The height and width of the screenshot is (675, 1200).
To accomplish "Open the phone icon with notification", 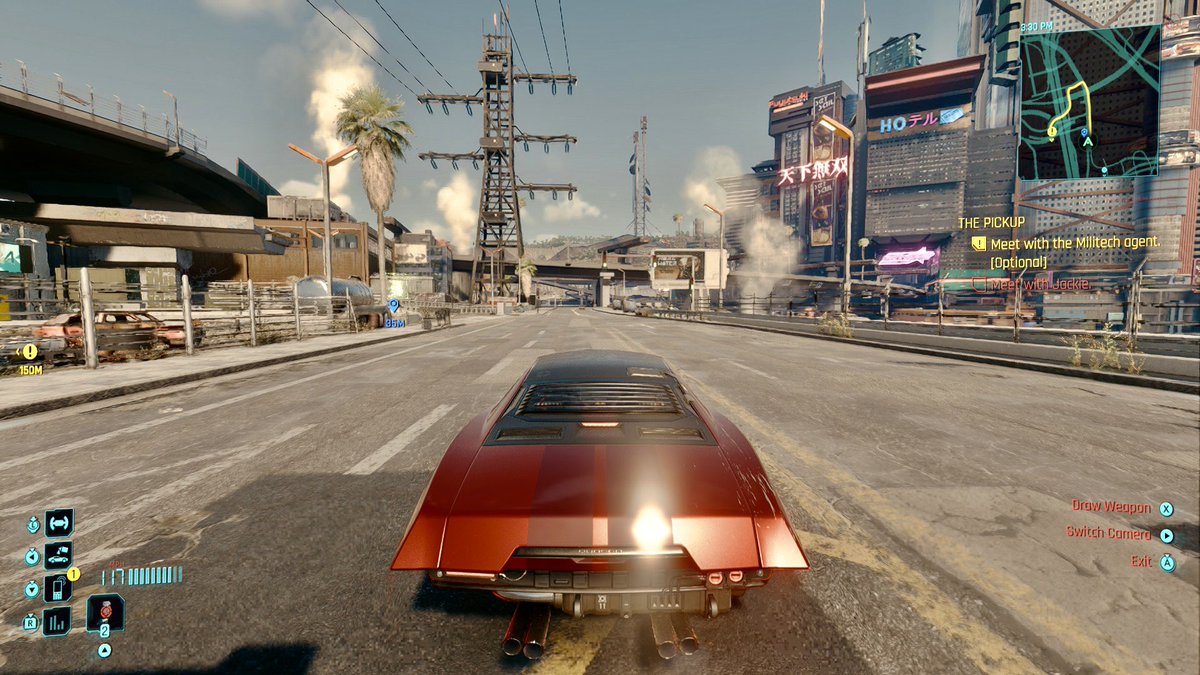I will pos(58,588).
